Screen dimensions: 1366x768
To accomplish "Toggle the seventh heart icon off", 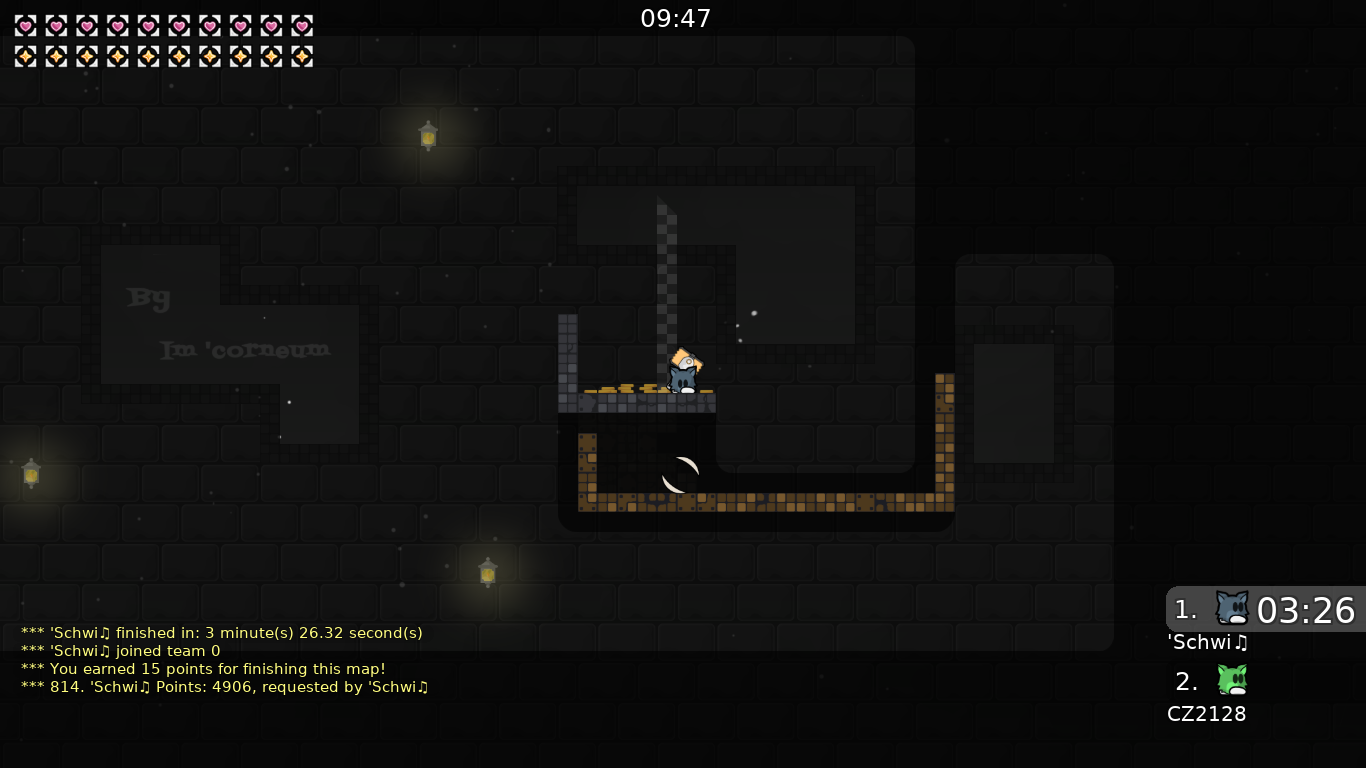I will pyautogui.click(x=211, y=25).
